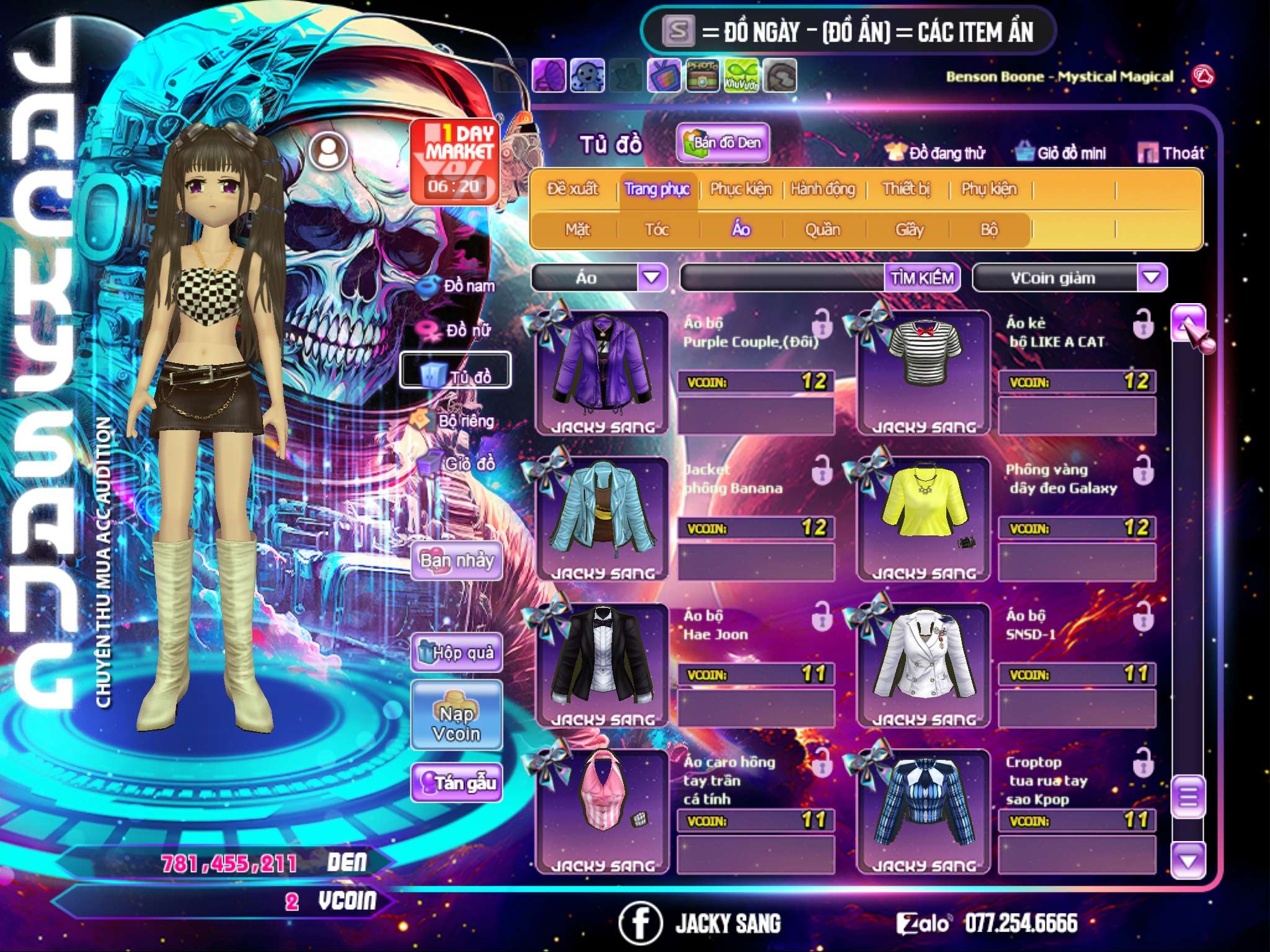Image resolution: width=1270 pixels, height=952 pixels.
Task: Switch to the Phục kiện tab
Action: tap(740, 189)
